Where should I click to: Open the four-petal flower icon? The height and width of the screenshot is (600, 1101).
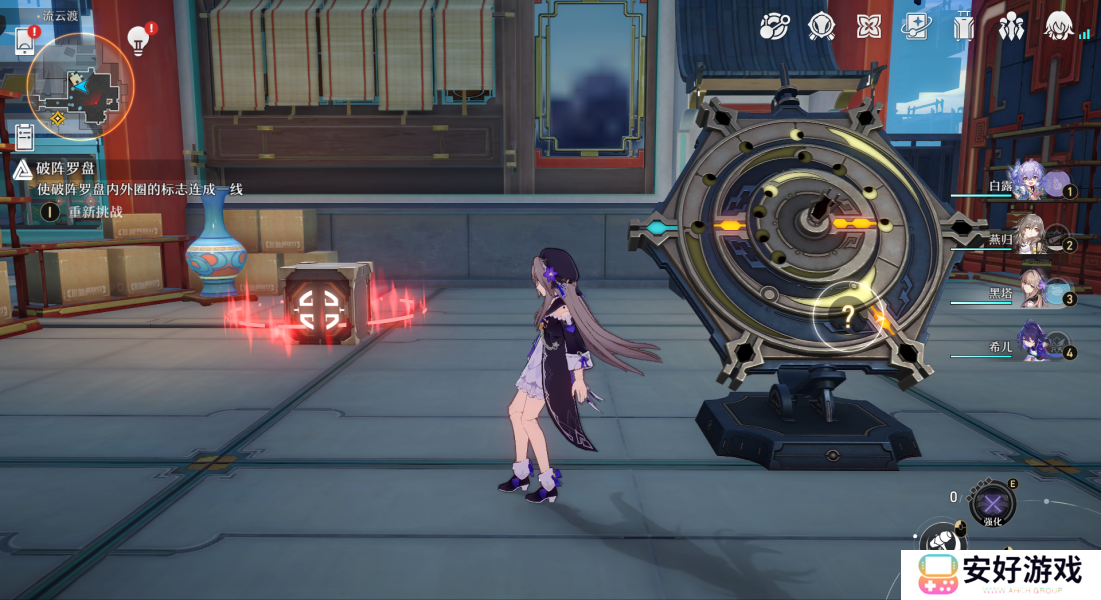(869, 26)
